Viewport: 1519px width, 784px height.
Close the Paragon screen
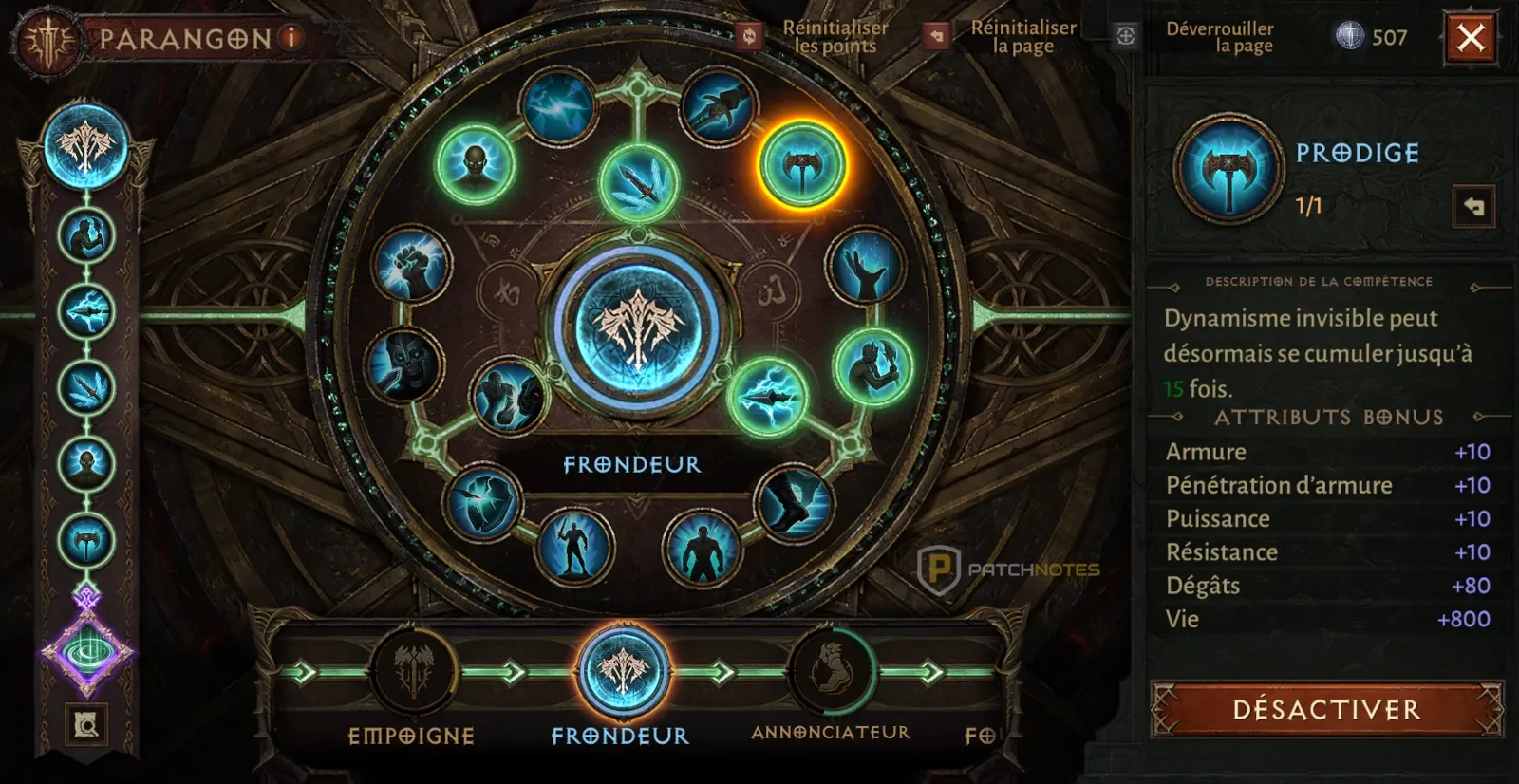coord(1471,39)
